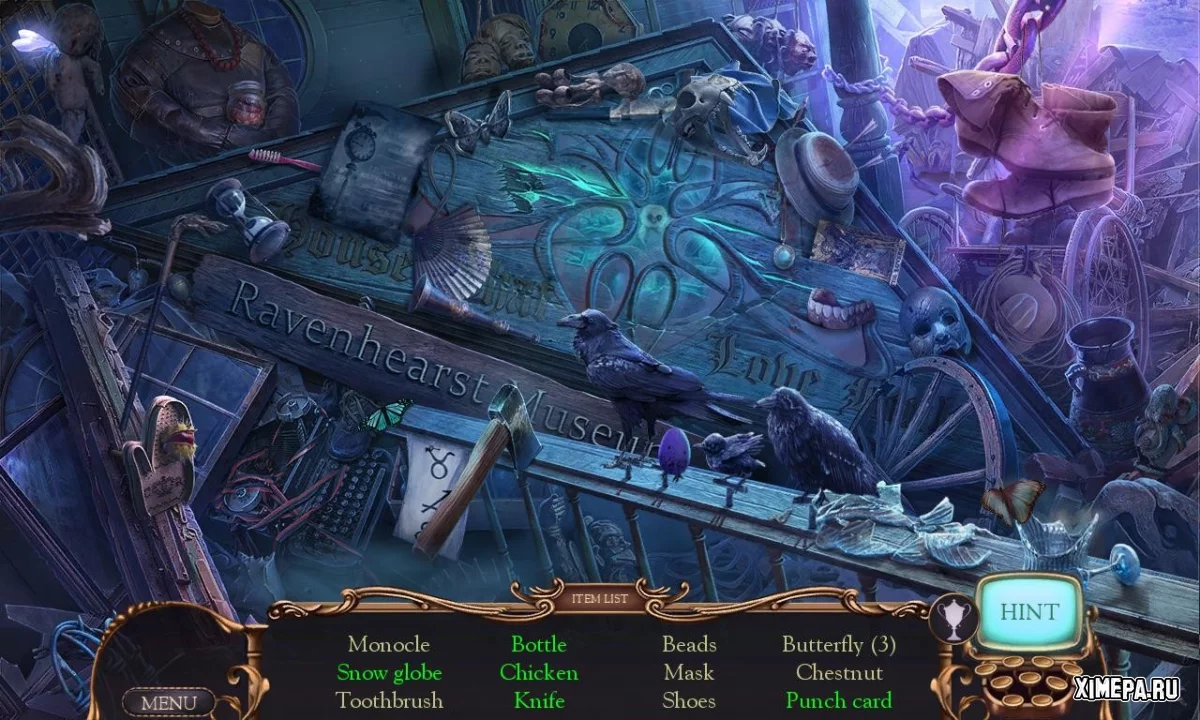Click the Butterfly (3) list entry
This screenshot has width=1200, height=720.
[838, 644]
